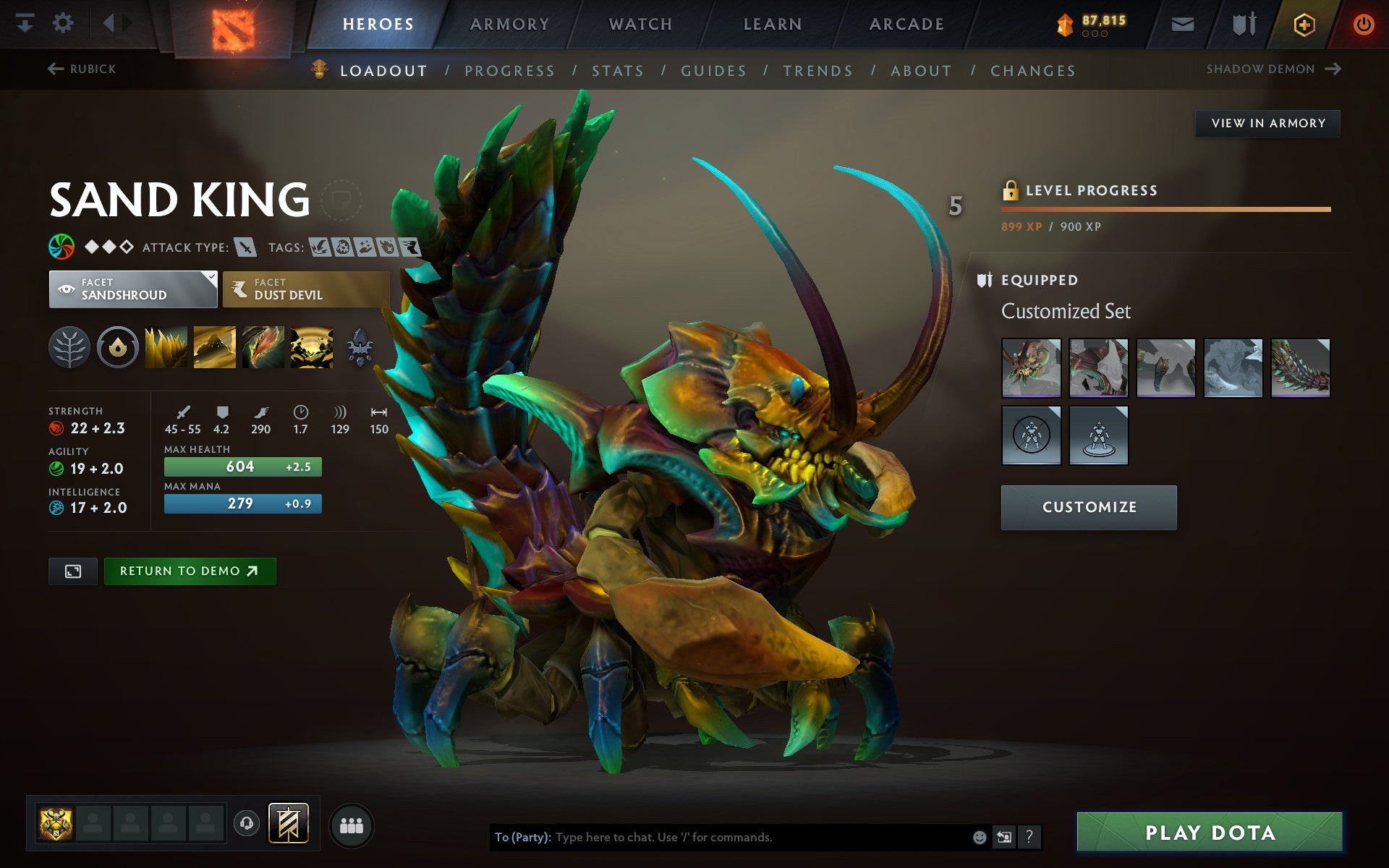Select the Dust Devil facet

pos(305,289)
